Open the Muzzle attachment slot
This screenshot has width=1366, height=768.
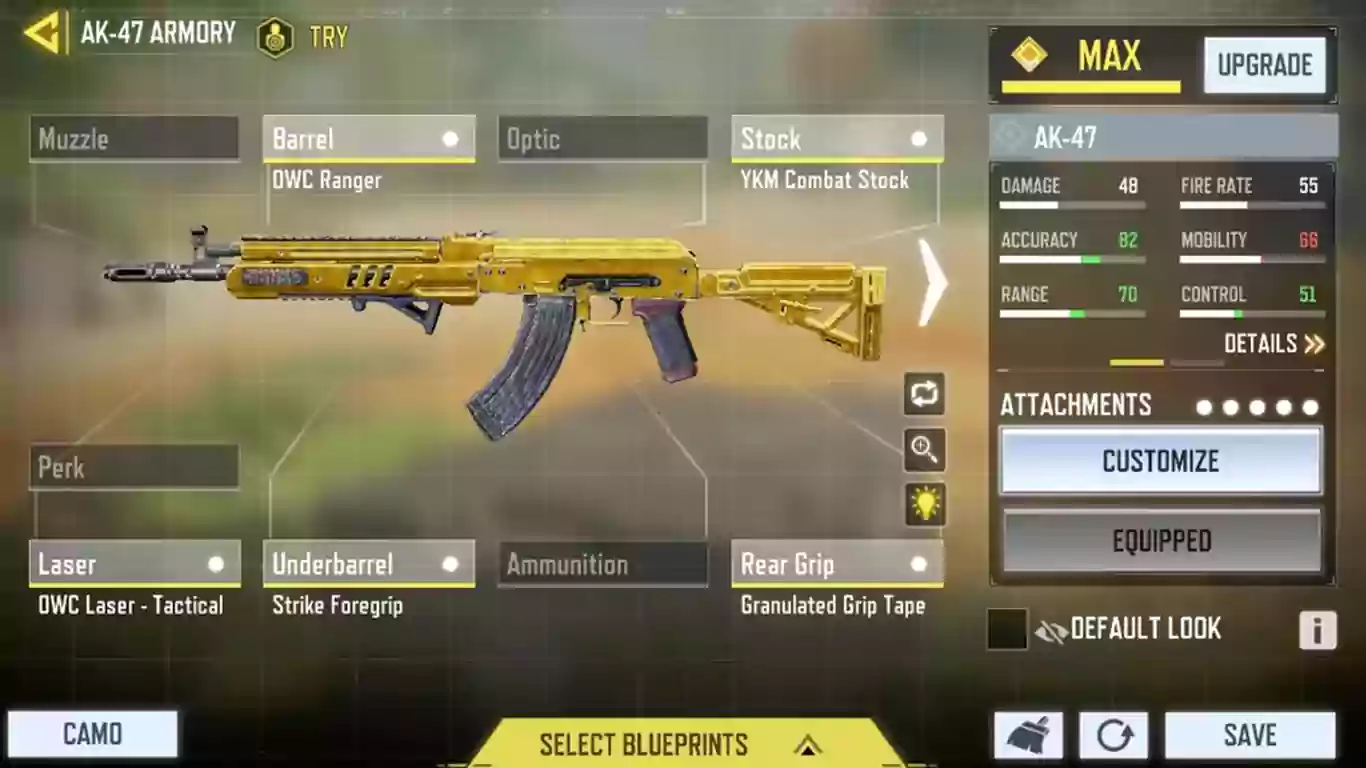[134, 139]
